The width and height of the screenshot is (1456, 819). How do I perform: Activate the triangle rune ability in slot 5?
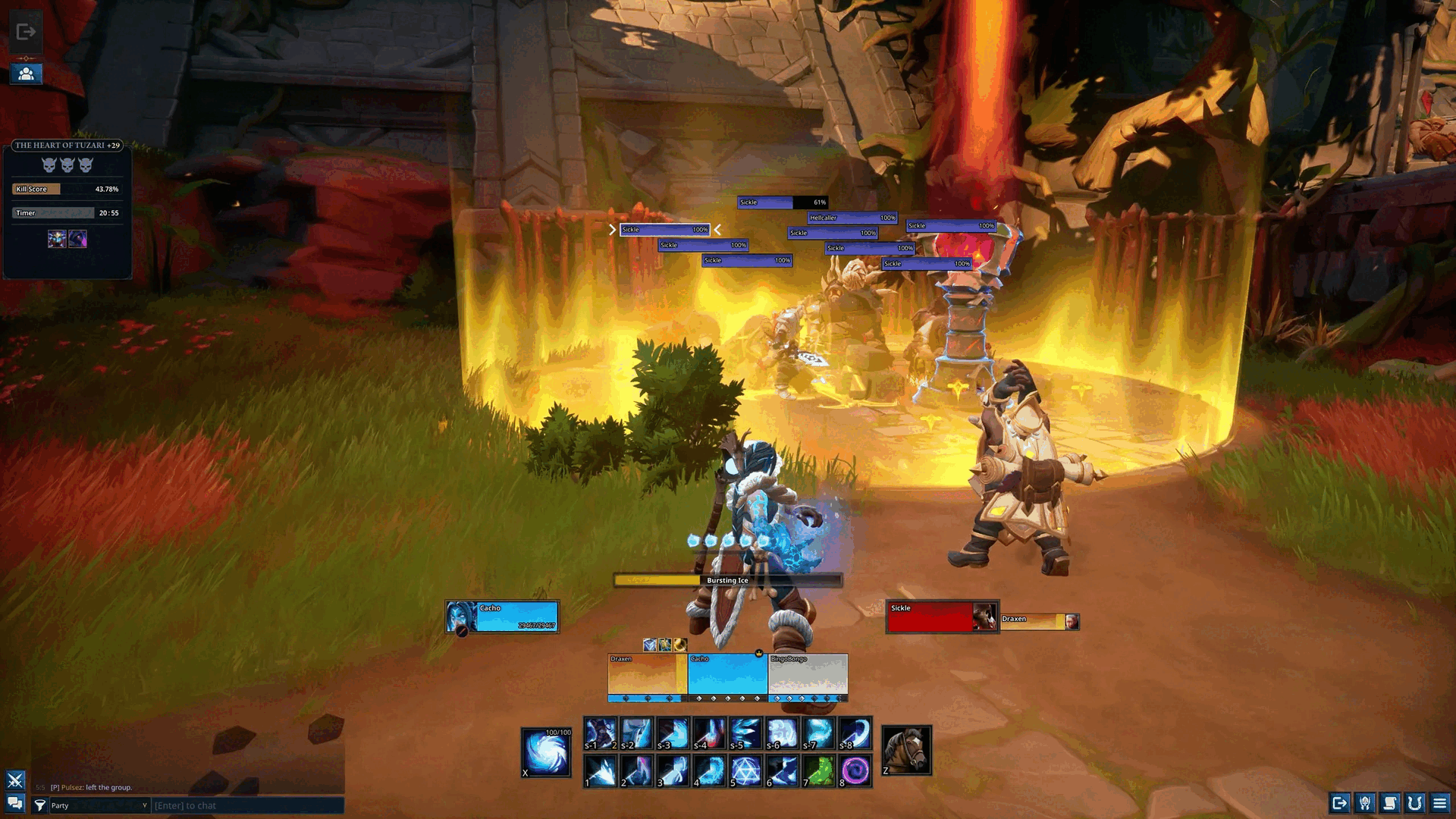coord(746,770)
